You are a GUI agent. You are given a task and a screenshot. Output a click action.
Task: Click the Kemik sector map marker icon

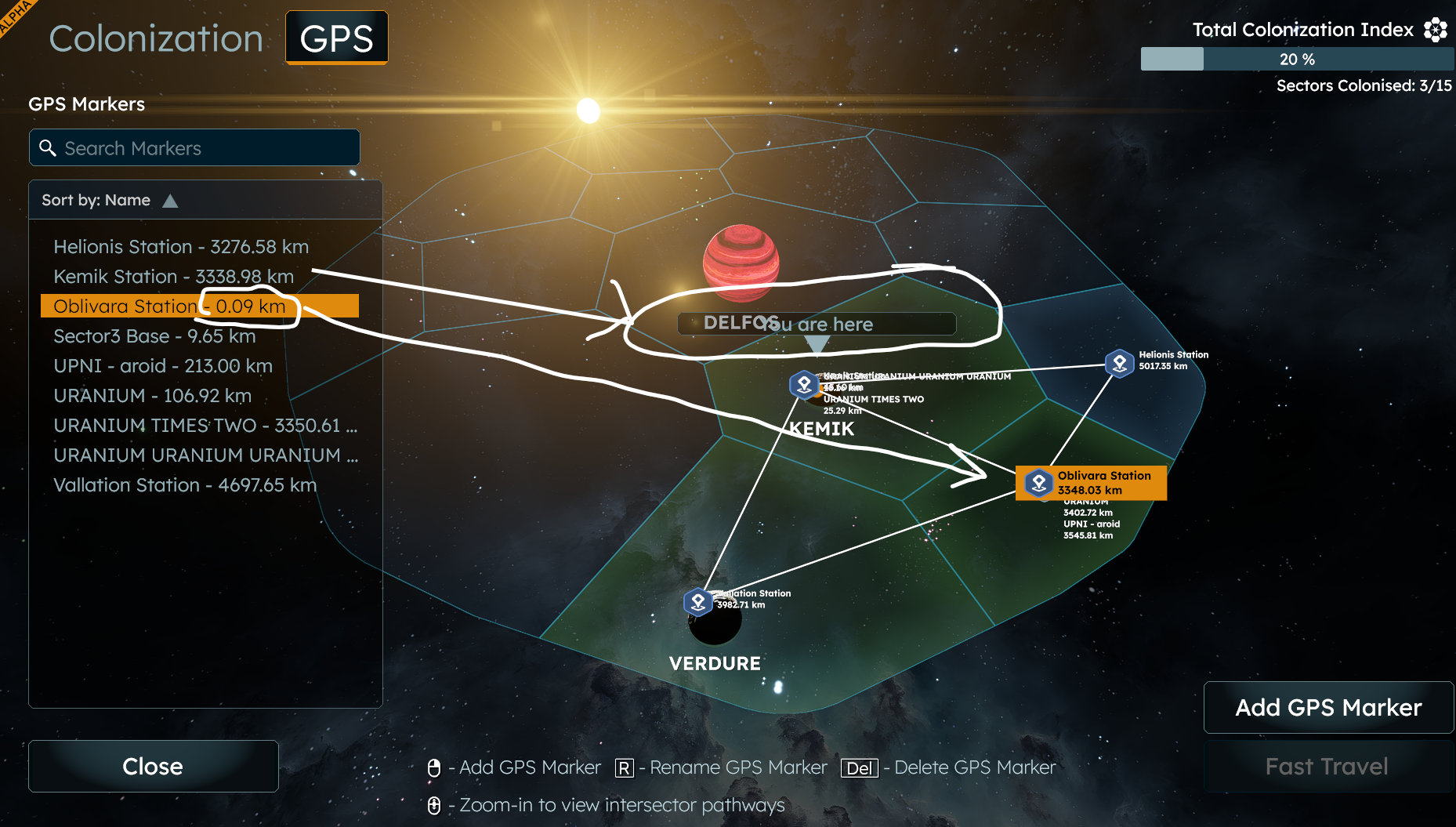[x=804, y=384]
